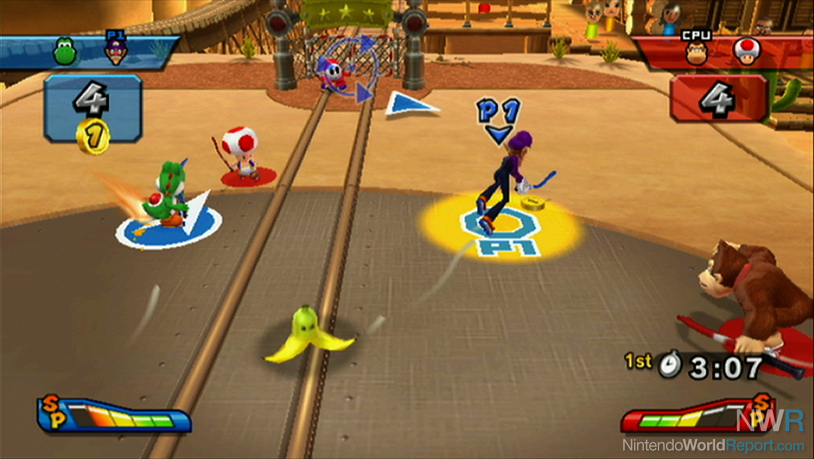Click Yoshi's portrait on the blue team banner
The width and height of the screenshot is (814, 459).
pyautogui.click(x=65, y=51)
